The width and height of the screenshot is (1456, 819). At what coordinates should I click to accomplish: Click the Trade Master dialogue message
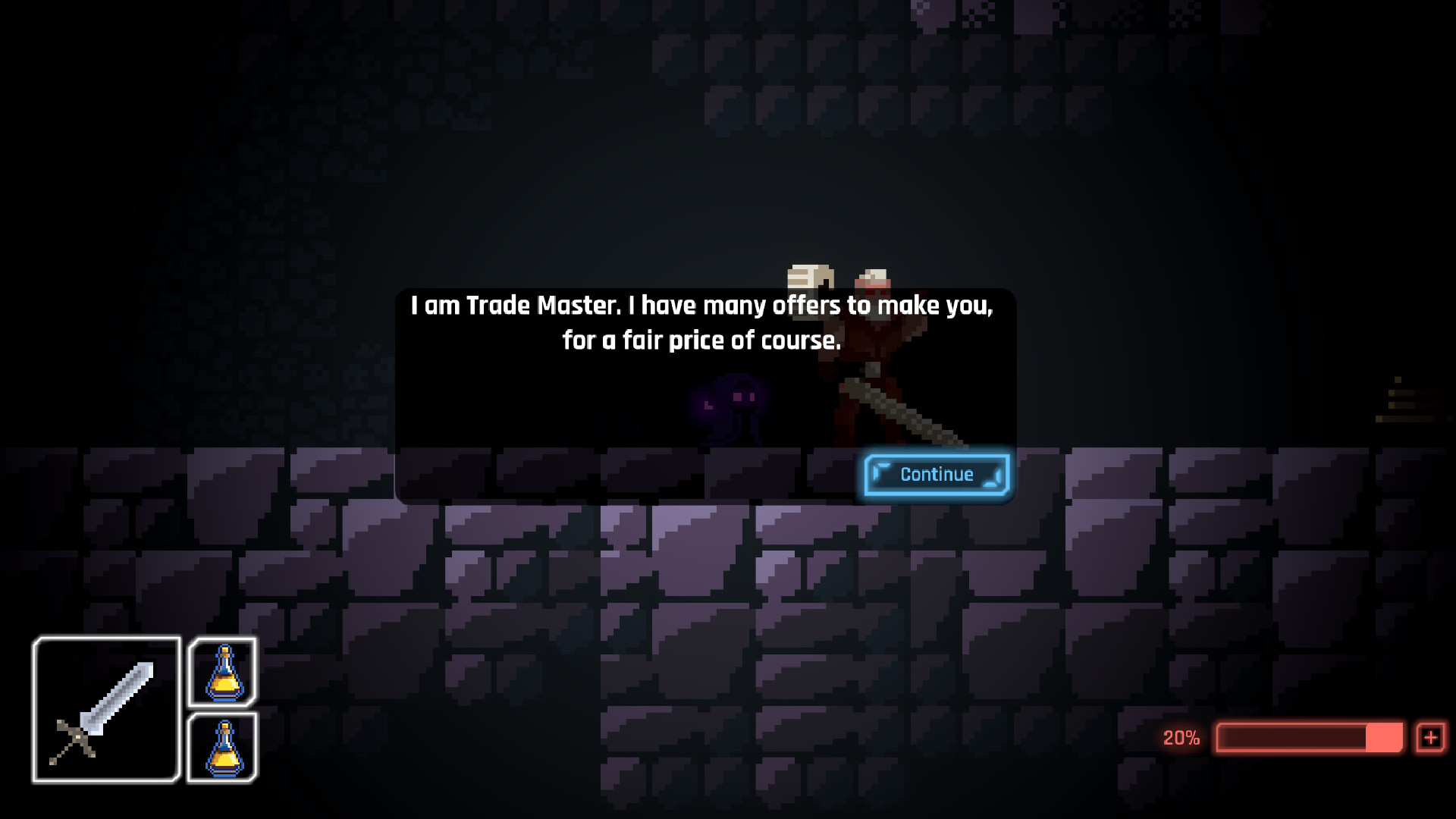pyautogui.click(x=701, y=322)
